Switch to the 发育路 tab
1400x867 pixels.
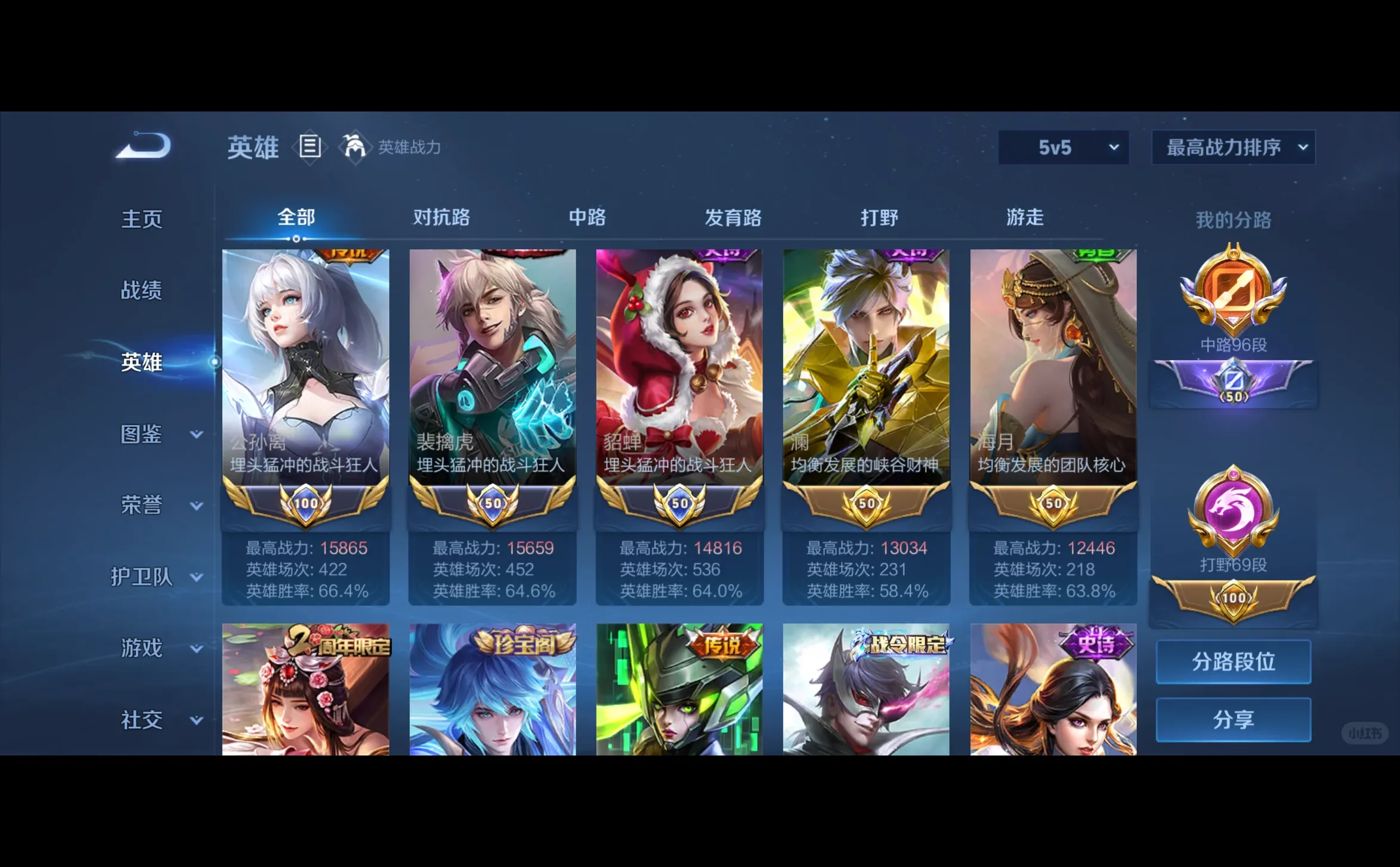click(x=734, y=218)
